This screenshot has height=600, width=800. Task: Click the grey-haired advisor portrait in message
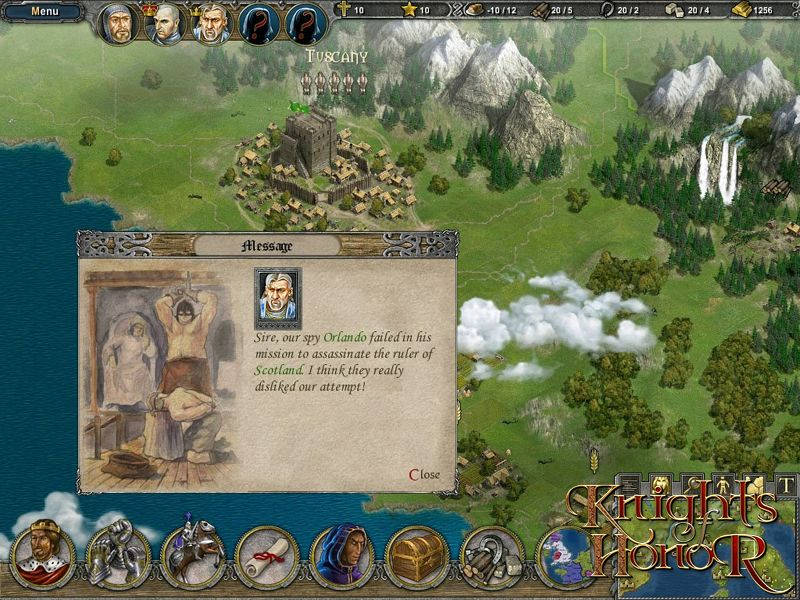[x=277, y=297]
